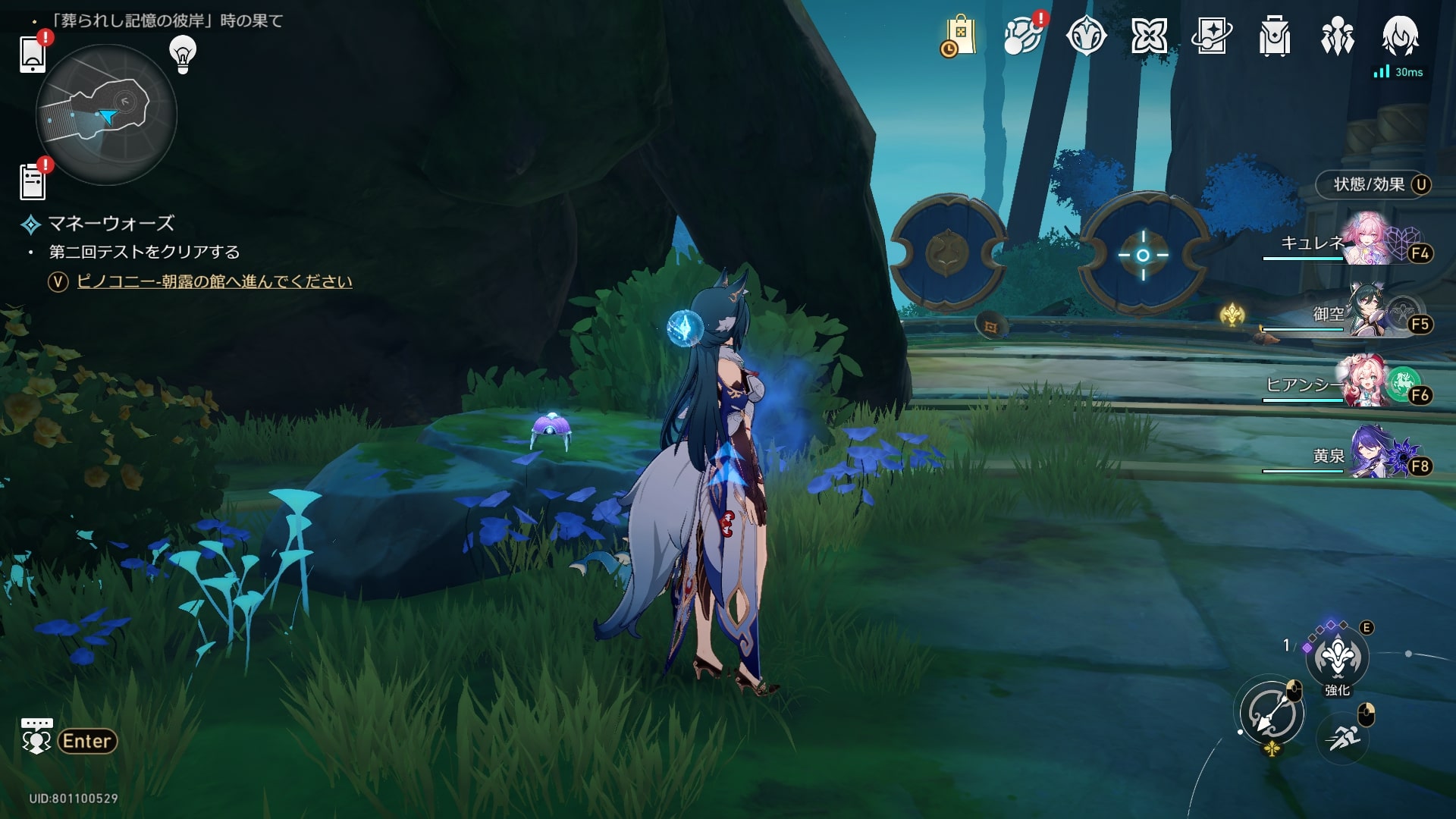Open the planet event icon with alert

[1022, 36]
